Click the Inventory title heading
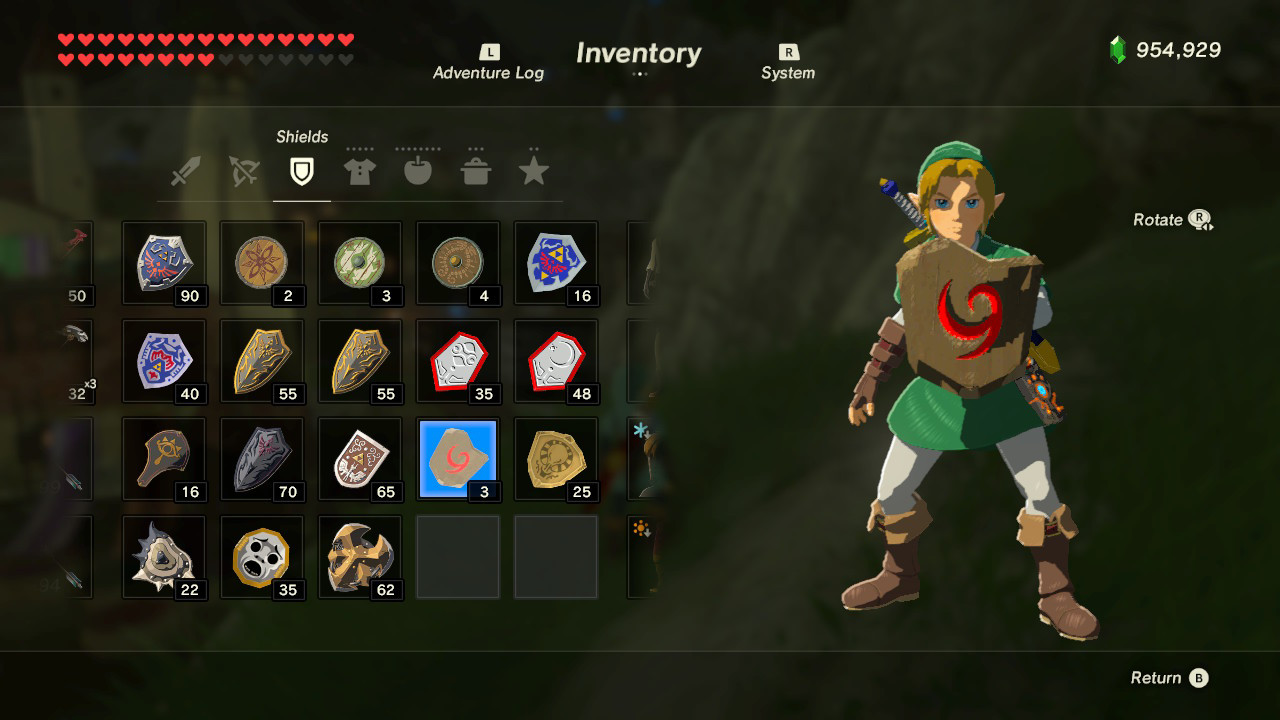The width and height of the screenshot is (1280, 720). point(638,53)
